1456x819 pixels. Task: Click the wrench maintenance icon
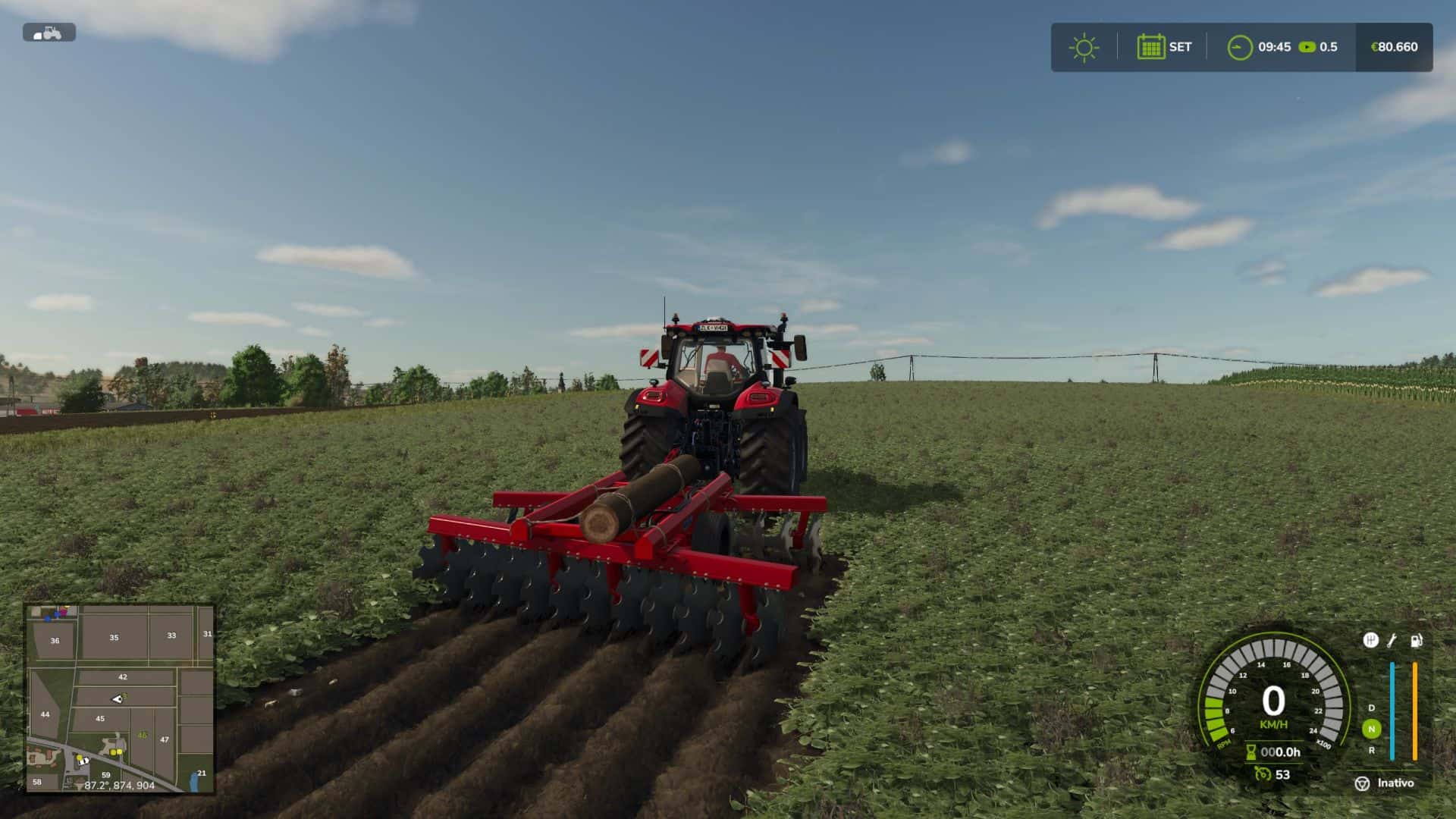coord(1392,642)
